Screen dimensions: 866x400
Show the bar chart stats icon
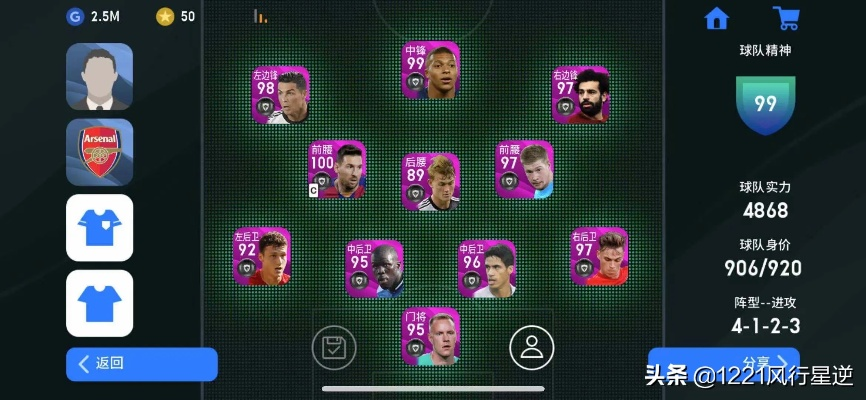(260, 16)
